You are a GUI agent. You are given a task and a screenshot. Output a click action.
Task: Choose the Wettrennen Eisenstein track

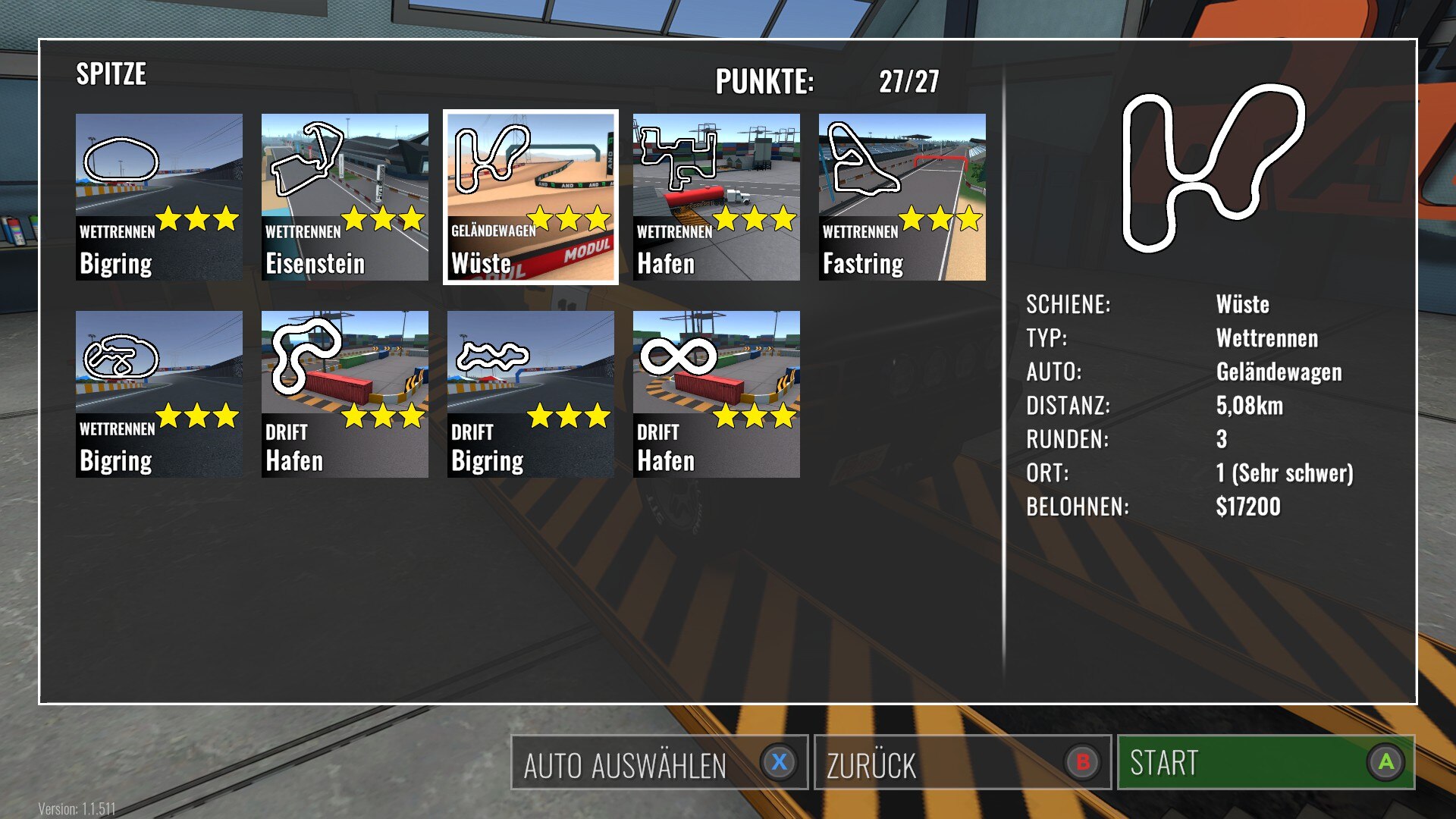(x=345, y=197)
